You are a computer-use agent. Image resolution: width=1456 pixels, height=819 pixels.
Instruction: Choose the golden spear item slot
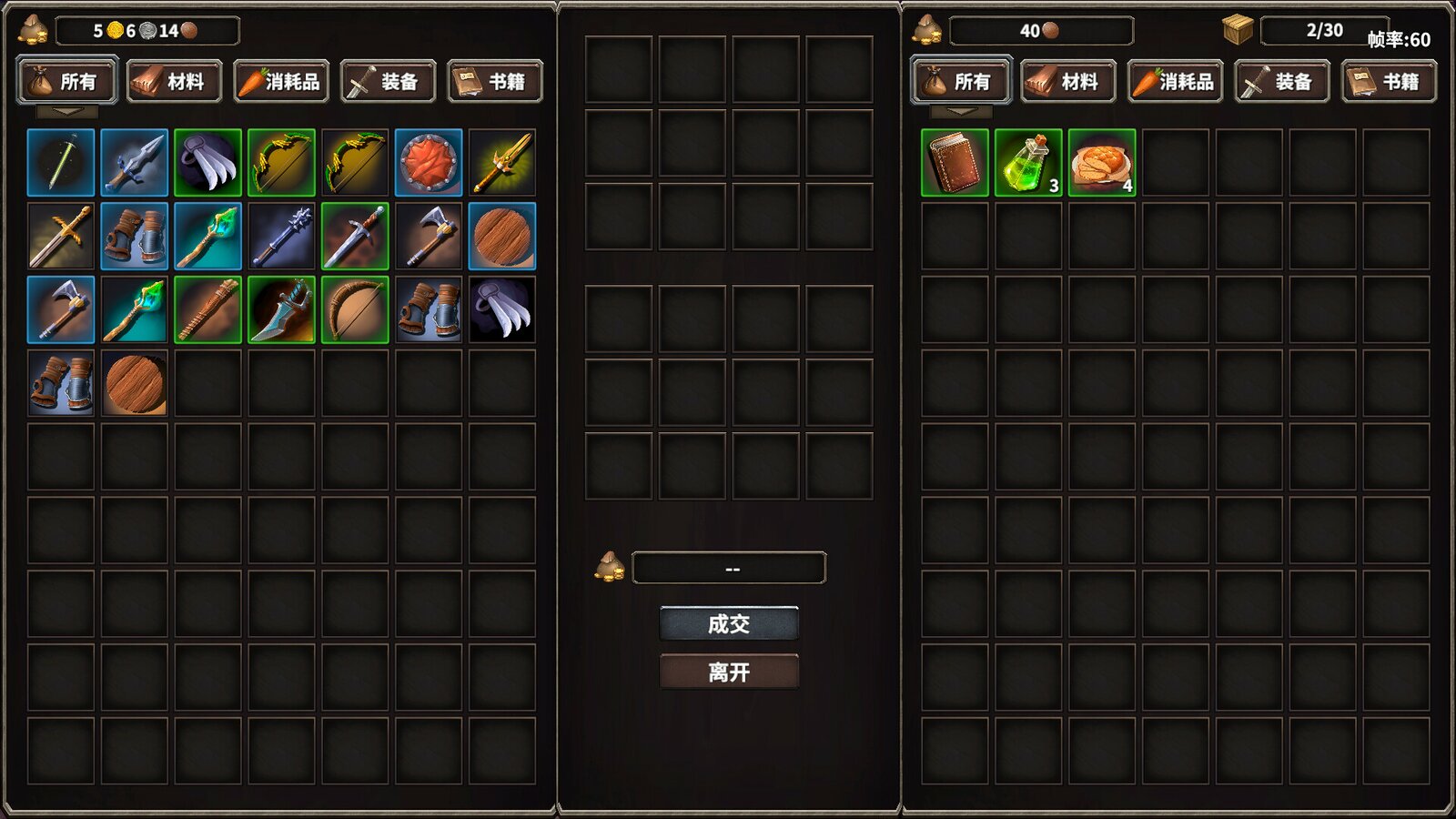[x=502, y=163]
